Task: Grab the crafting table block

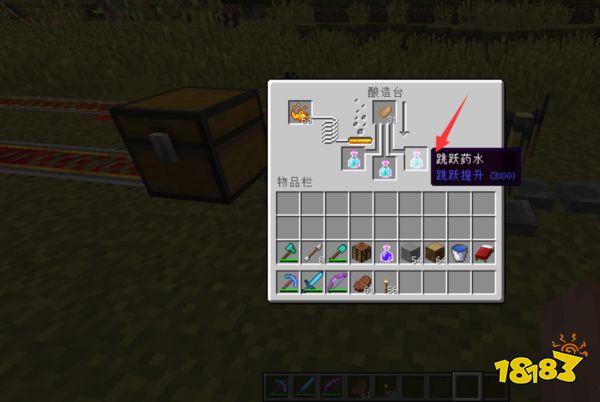Action: click(360, 252)
